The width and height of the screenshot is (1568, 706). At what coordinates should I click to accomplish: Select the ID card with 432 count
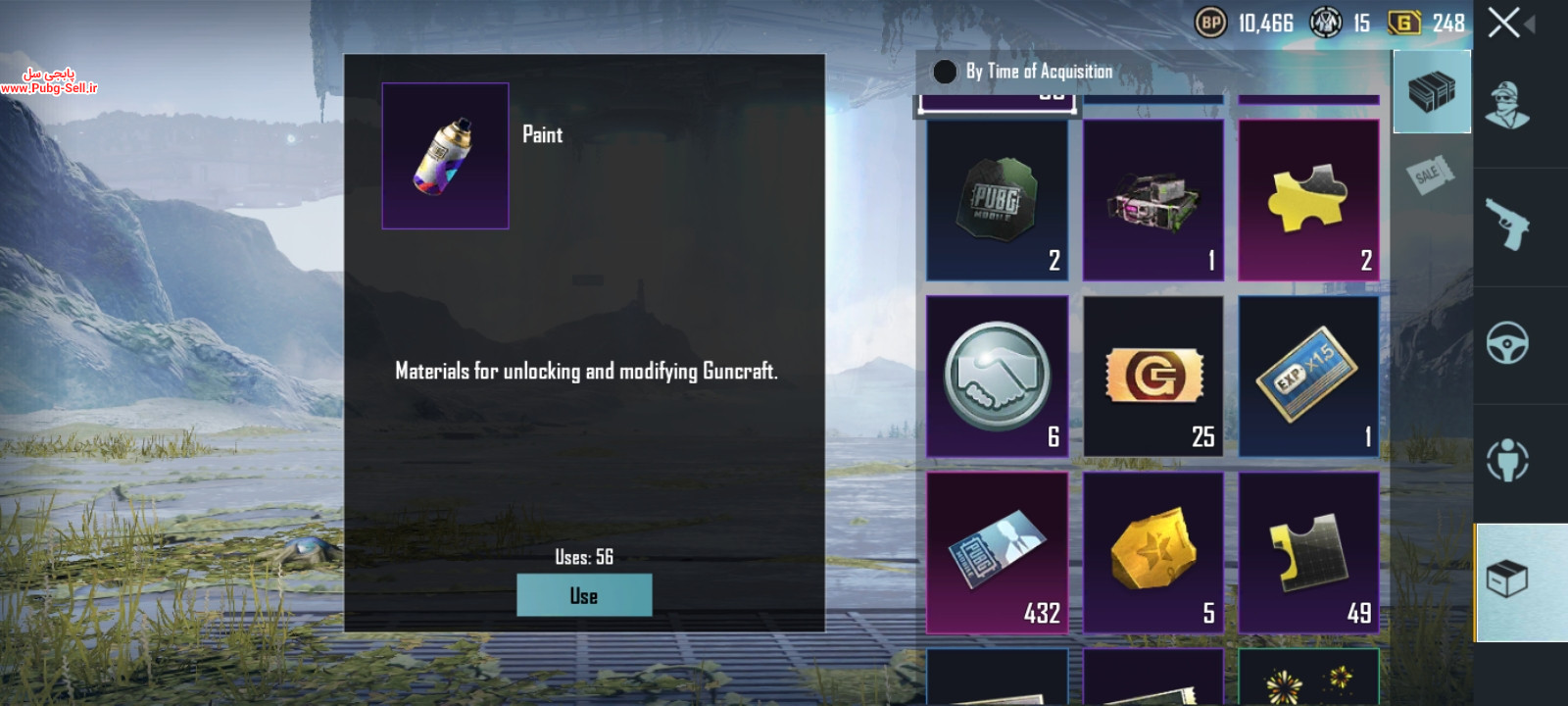997,553
